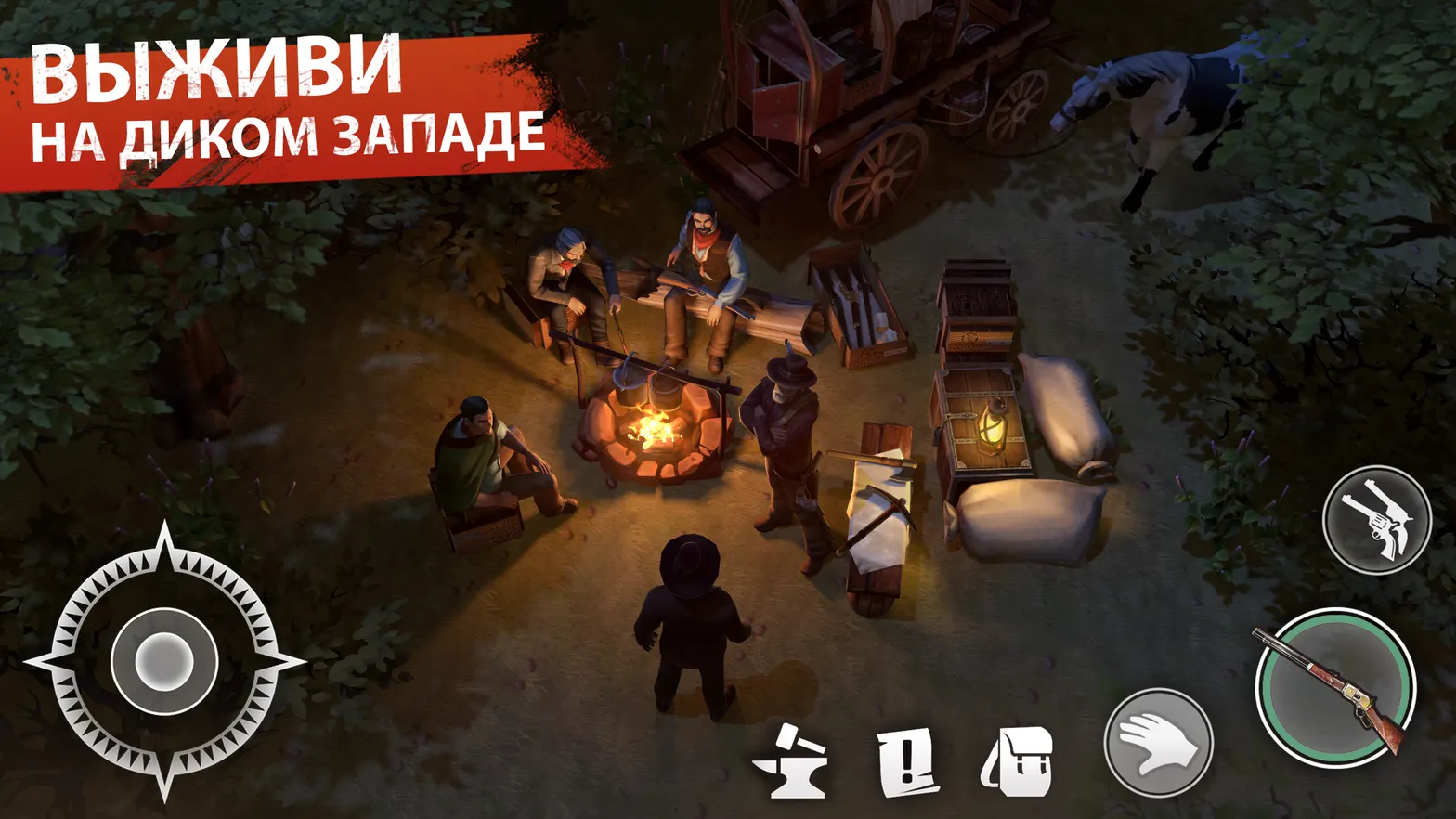Tap the glowing lantern hanging on the chest
Viewport: 1456px width, 819px height.
coord(993,427)
